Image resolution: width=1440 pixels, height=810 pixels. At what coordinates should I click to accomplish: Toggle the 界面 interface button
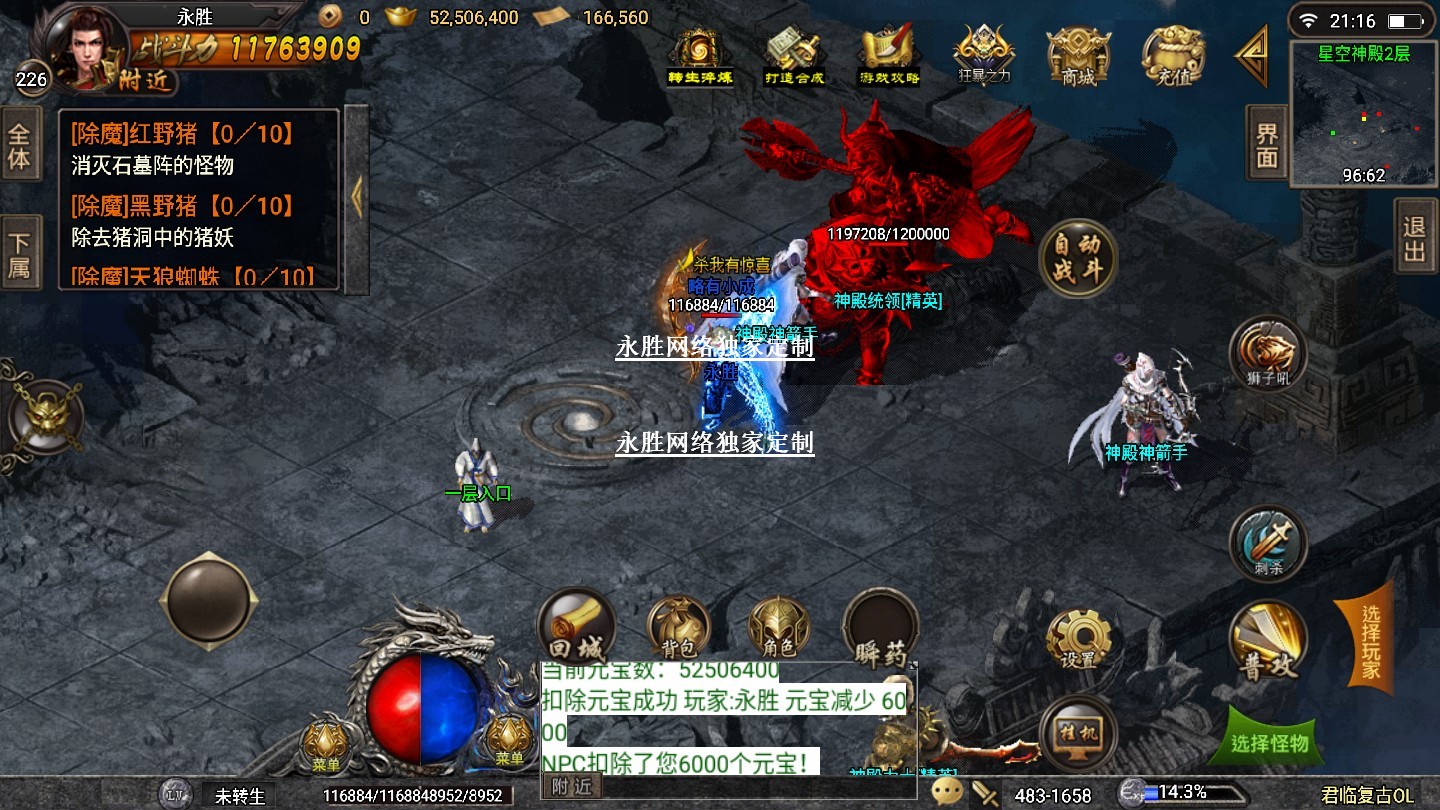click(x=1267, y=145)
